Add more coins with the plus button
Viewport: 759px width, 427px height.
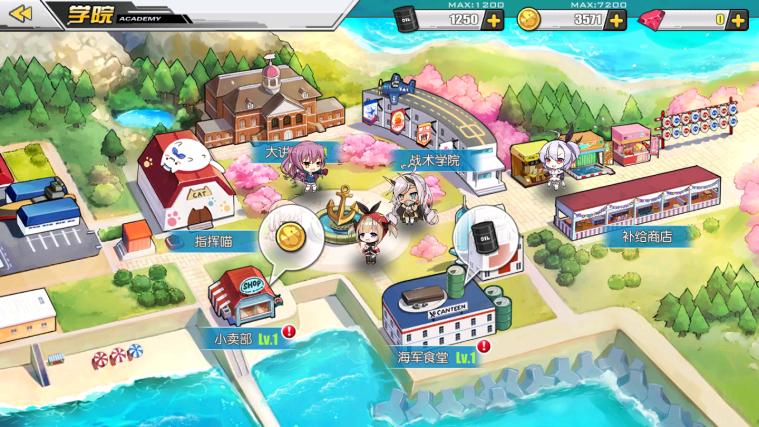point(617,20)
